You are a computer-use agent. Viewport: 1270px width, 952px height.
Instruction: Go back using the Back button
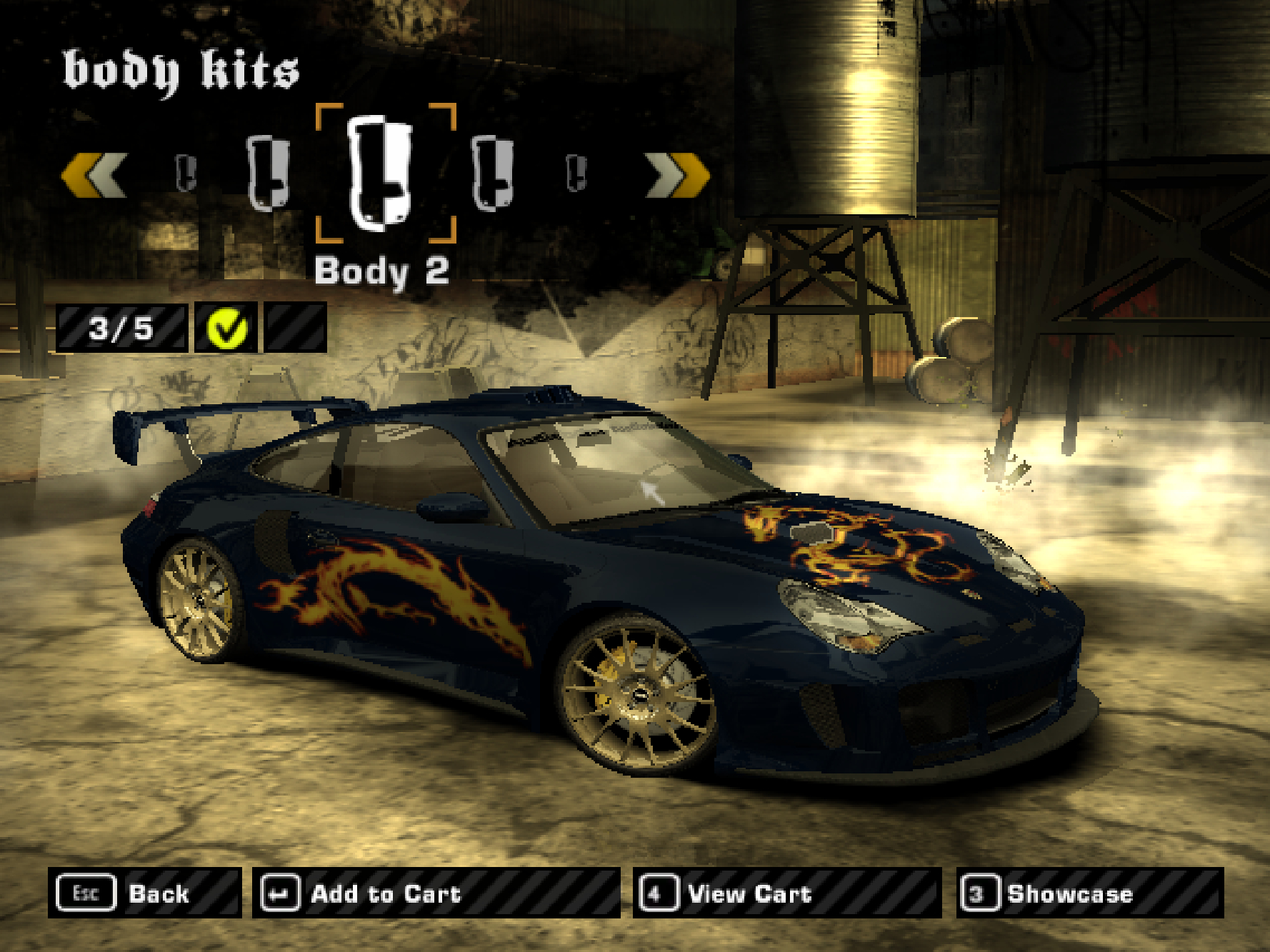(x=144, y=893)
